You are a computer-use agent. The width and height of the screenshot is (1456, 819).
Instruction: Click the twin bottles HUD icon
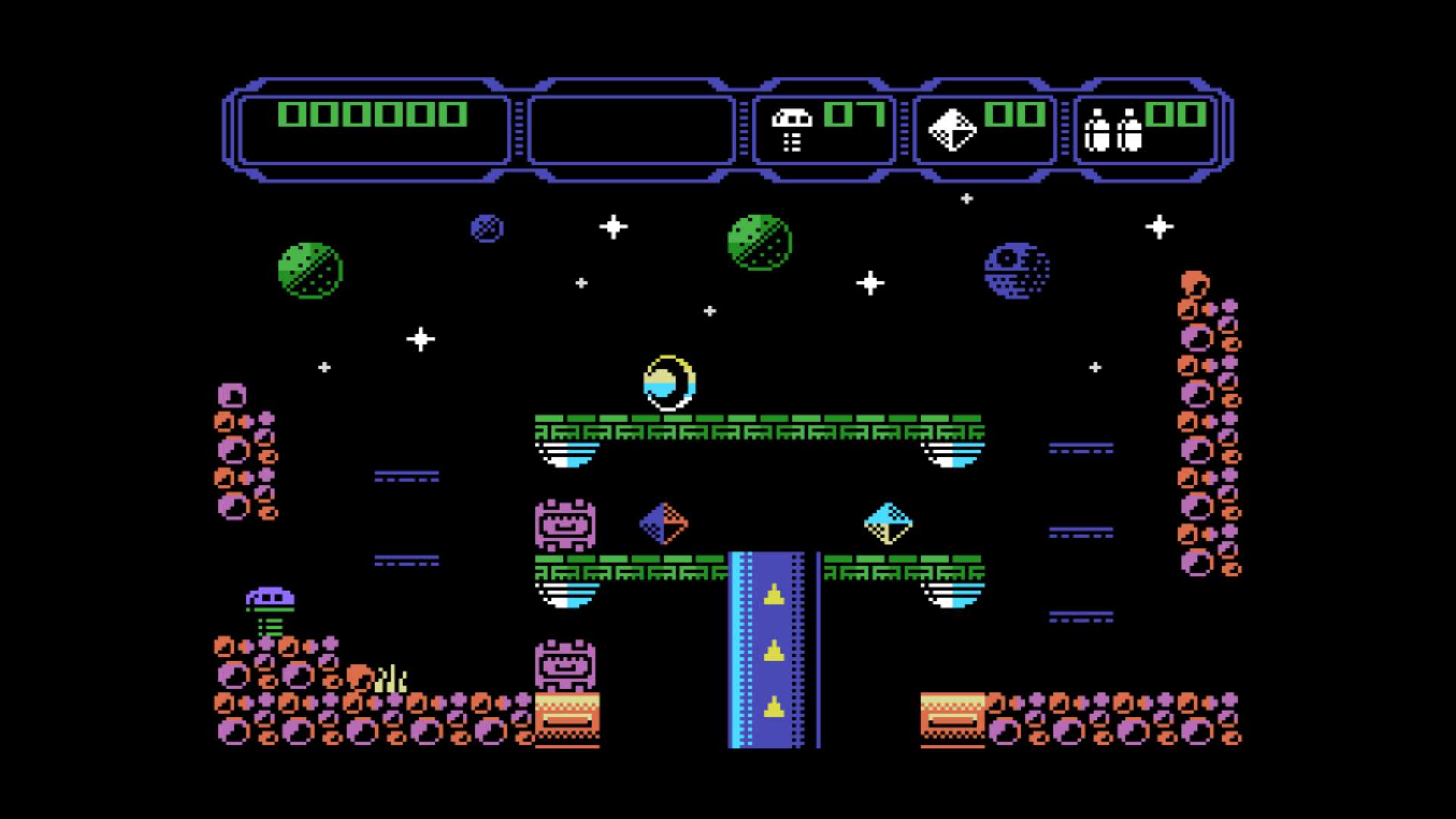1112,130
